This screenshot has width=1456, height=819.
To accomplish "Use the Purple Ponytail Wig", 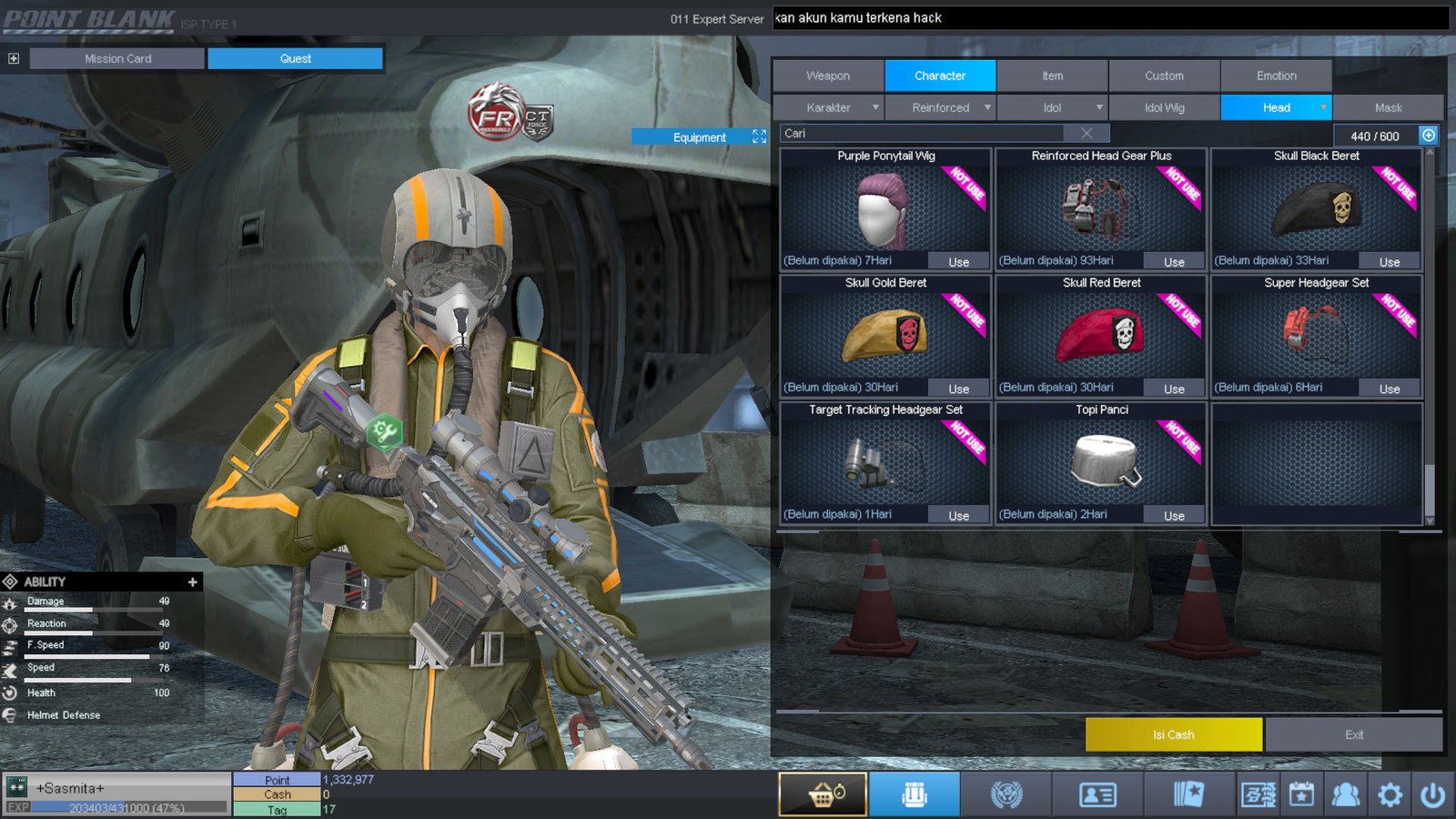I will click(958, 262).
